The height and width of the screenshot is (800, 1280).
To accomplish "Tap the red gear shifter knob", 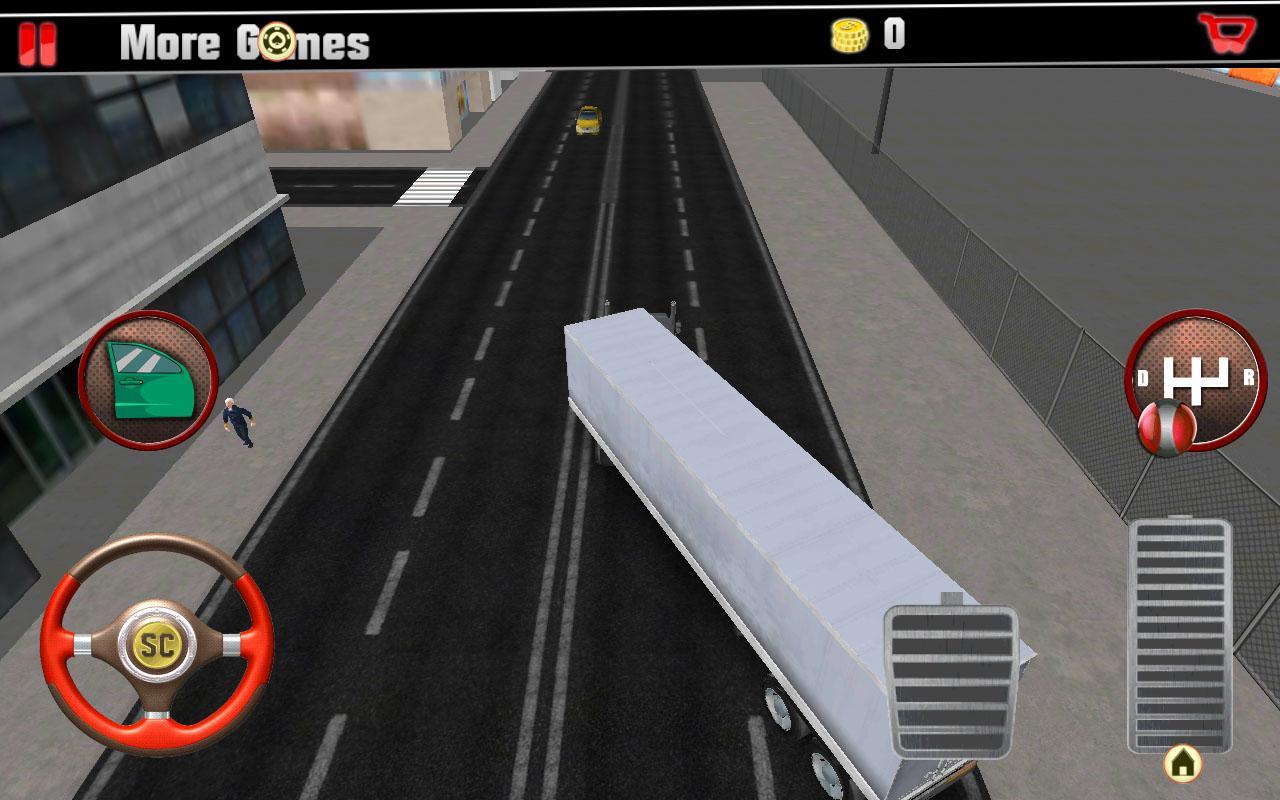I will pyautogui.click(x=1168, y=429).
